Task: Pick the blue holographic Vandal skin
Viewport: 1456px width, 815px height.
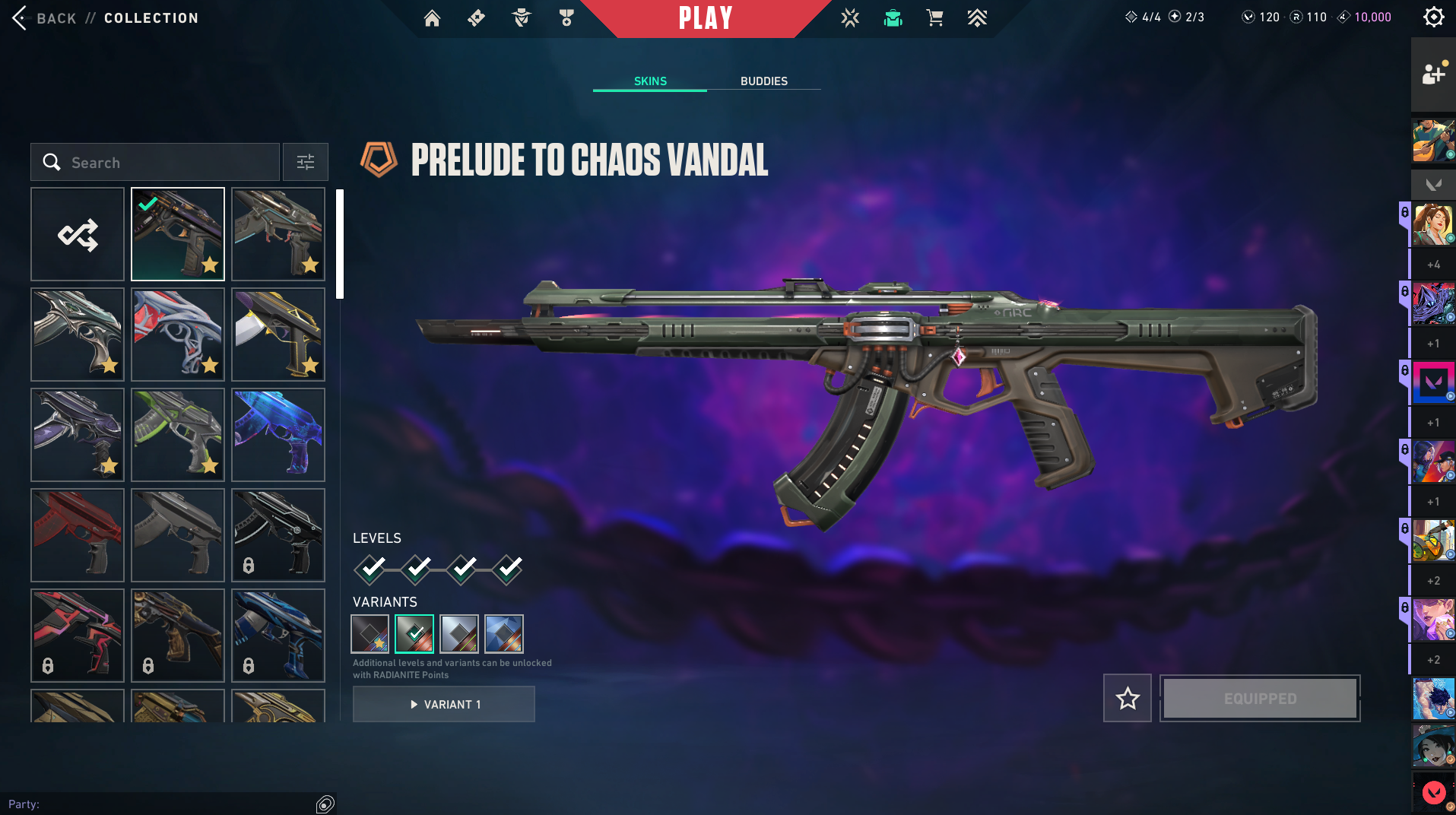Action: click(x=278, y=435)
